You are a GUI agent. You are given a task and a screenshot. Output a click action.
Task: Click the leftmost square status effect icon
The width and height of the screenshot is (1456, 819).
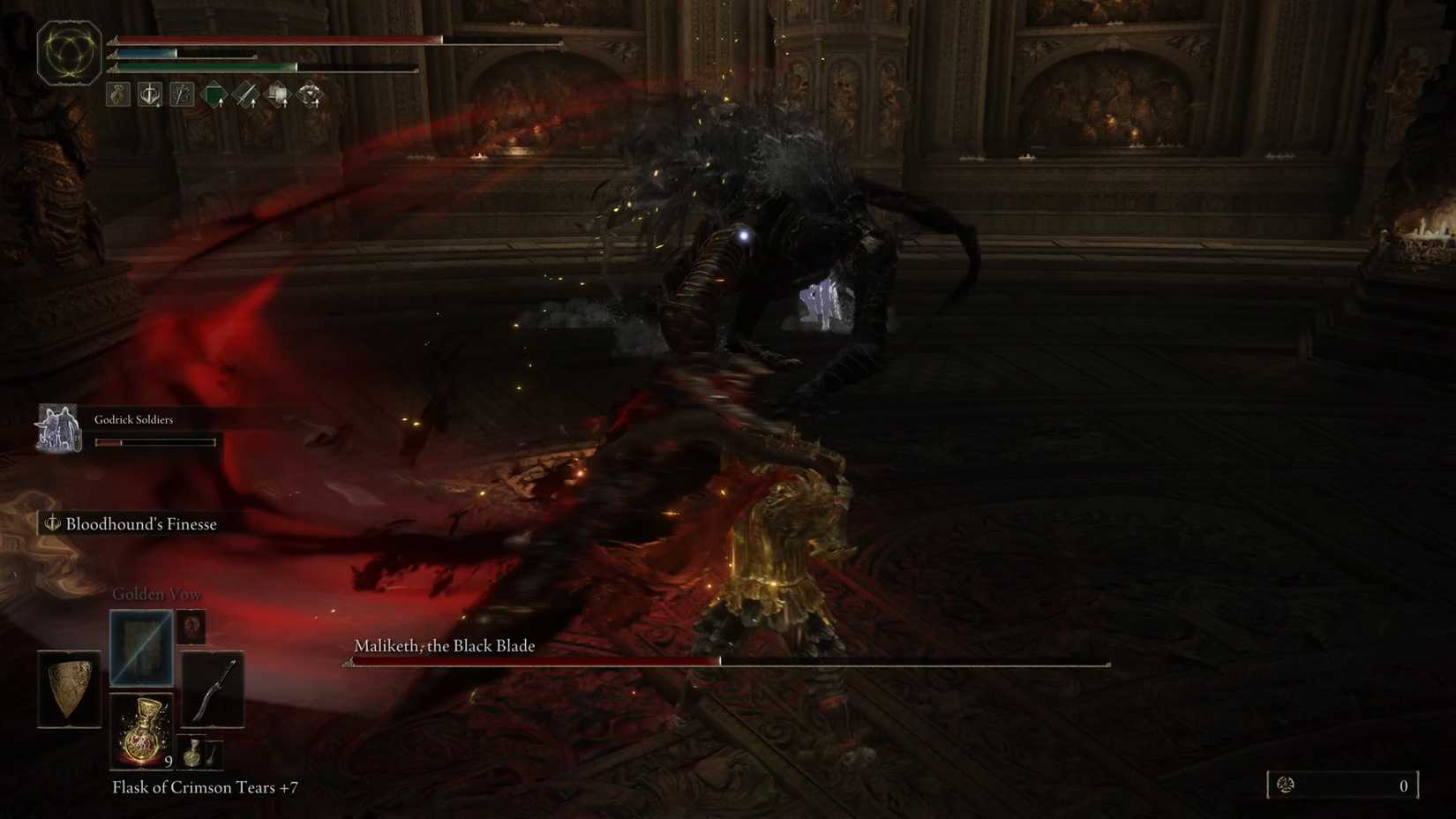click(x=117, y=94)
